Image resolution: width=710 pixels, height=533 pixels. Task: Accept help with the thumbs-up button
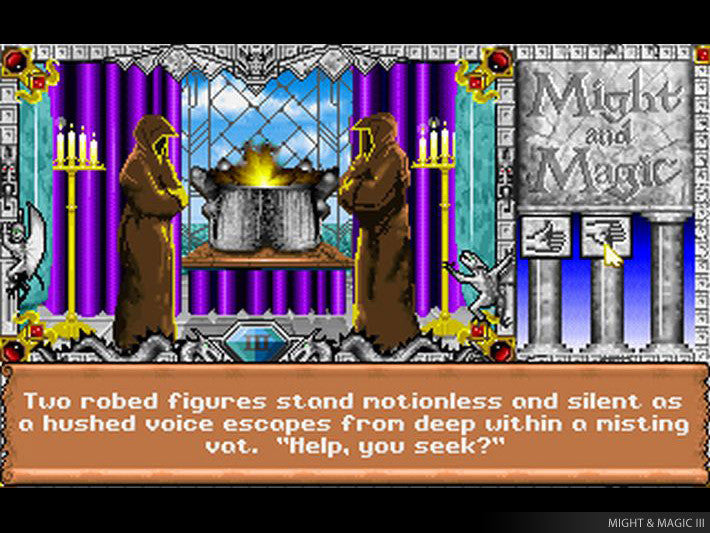pyautogui.click(x=546, y=237)
